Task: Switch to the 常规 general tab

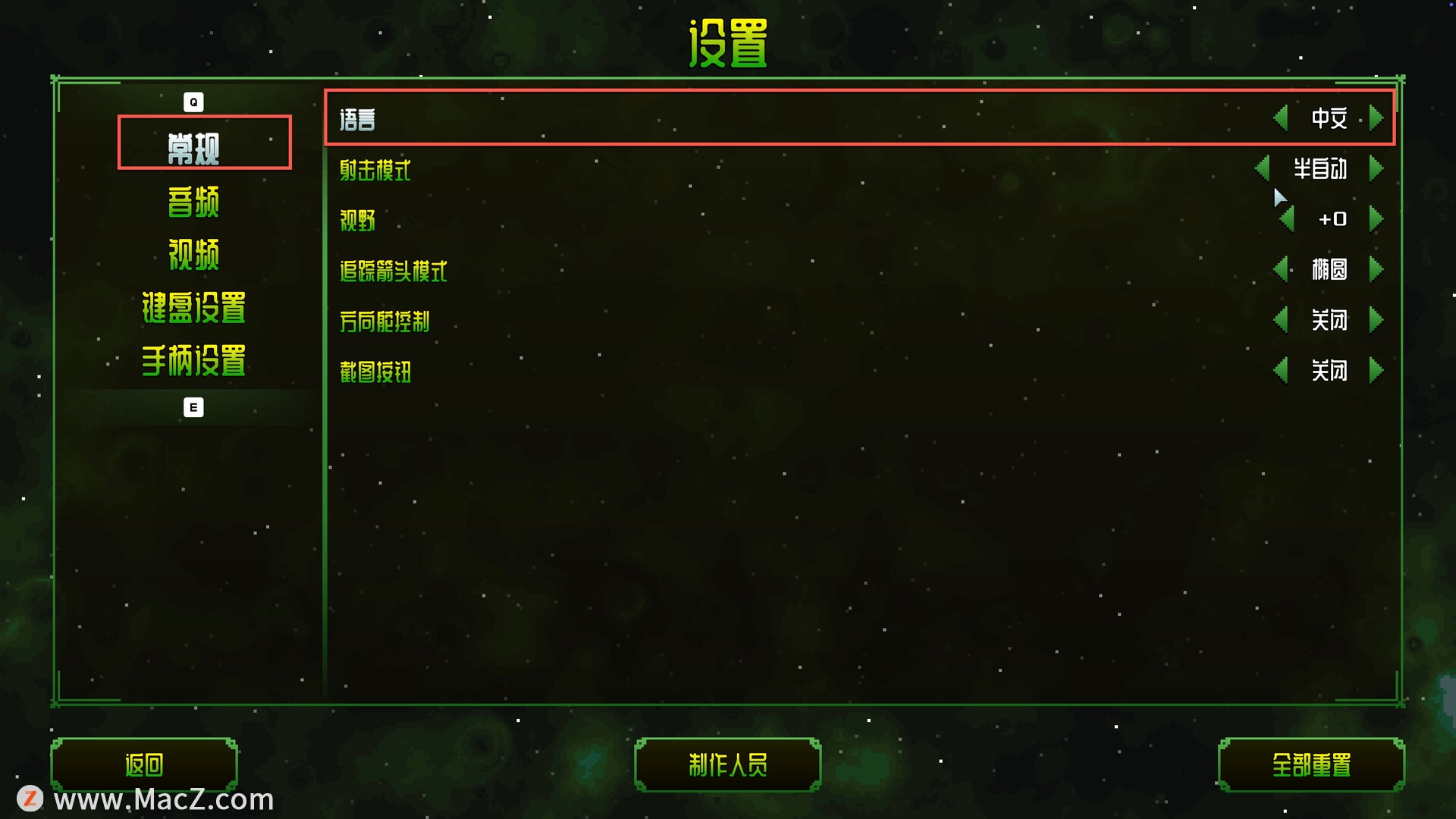Action: (x=194, y=148)
